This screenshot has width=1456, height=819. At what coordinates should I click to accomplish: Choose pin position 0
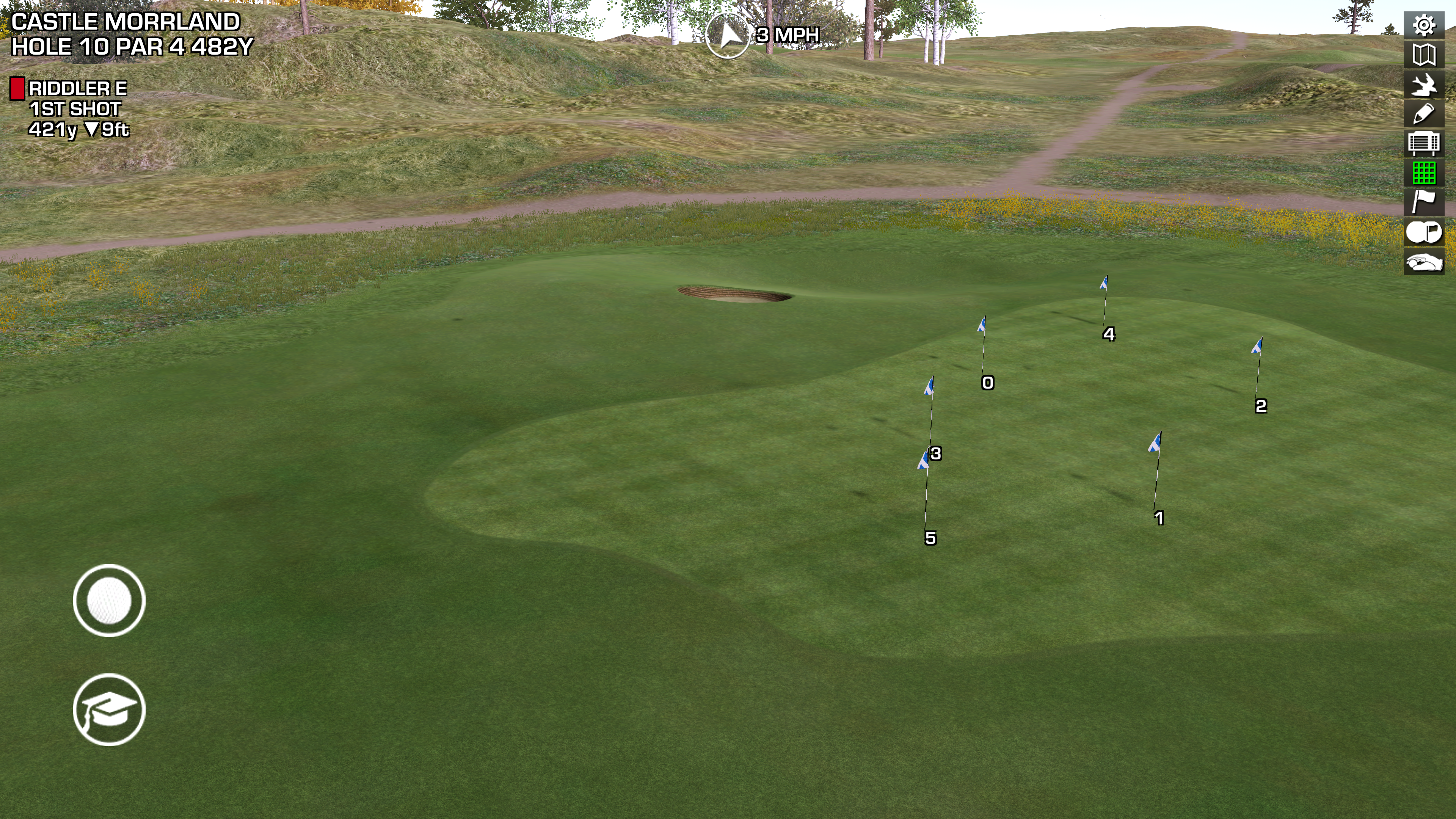click(x=987, y=383)
